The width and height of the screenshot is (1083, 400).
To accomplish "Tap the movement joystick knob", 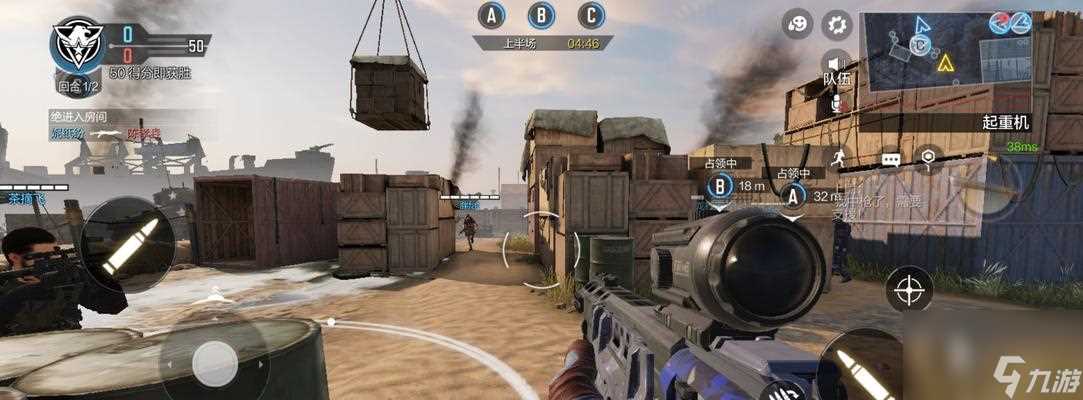I will coord(214,362).
